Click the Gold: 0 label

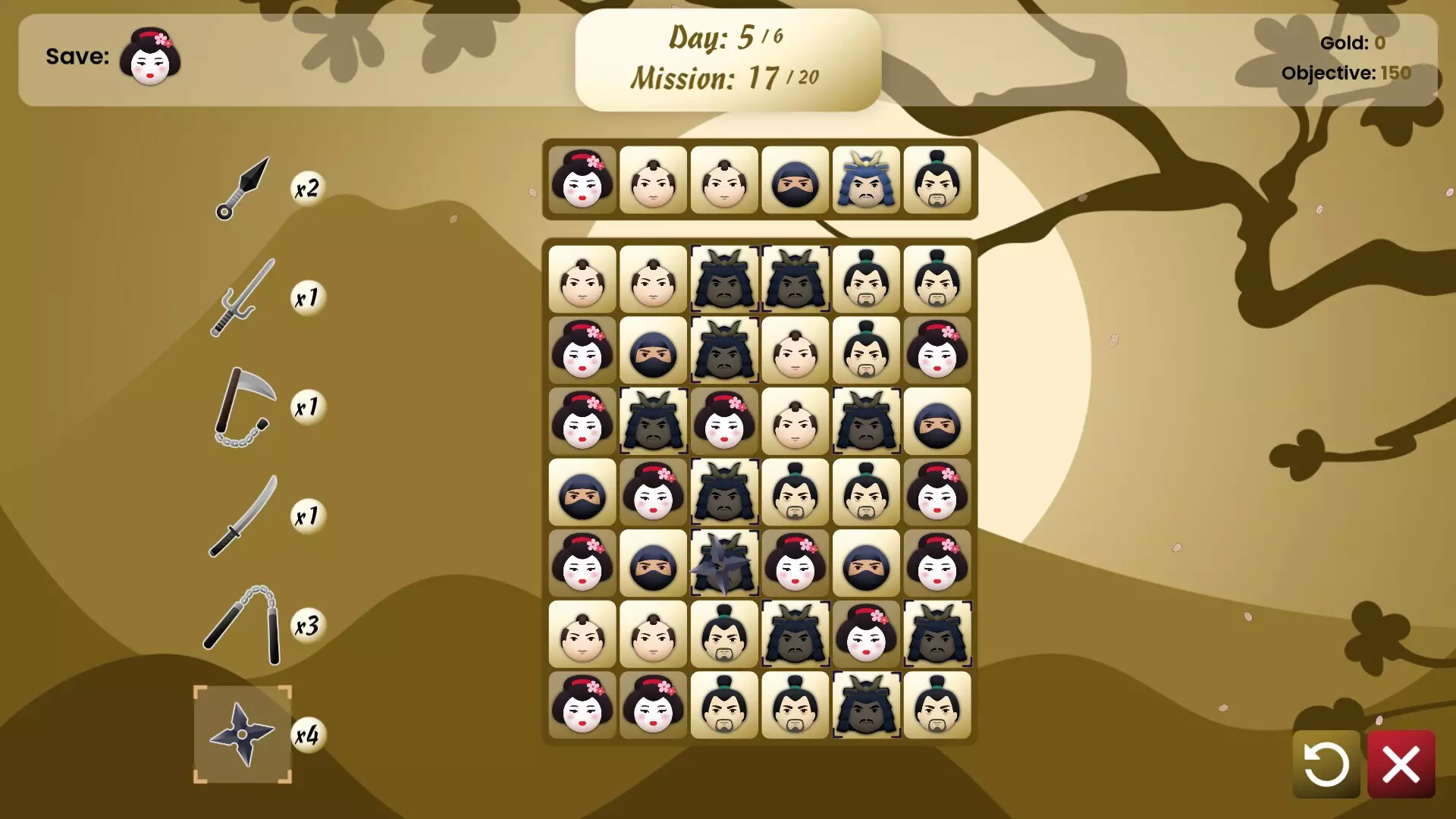pos(1351,43)
